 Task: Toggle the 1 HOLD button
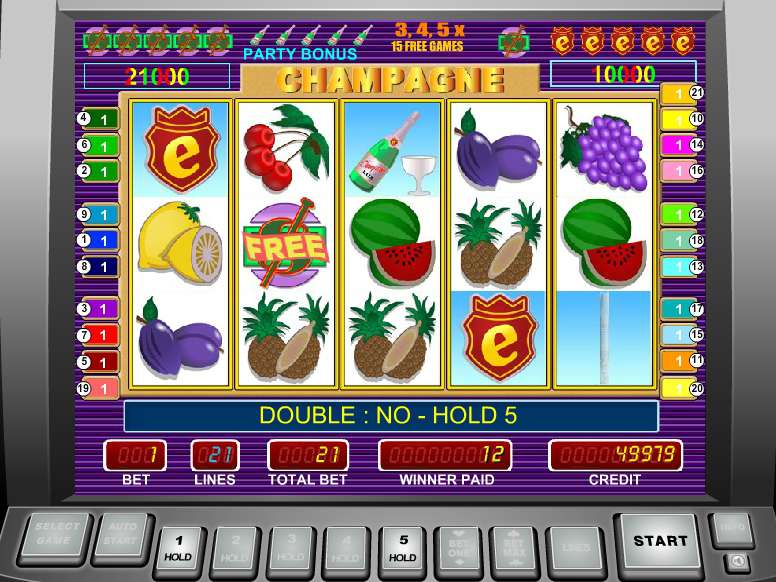pos(178,546)
